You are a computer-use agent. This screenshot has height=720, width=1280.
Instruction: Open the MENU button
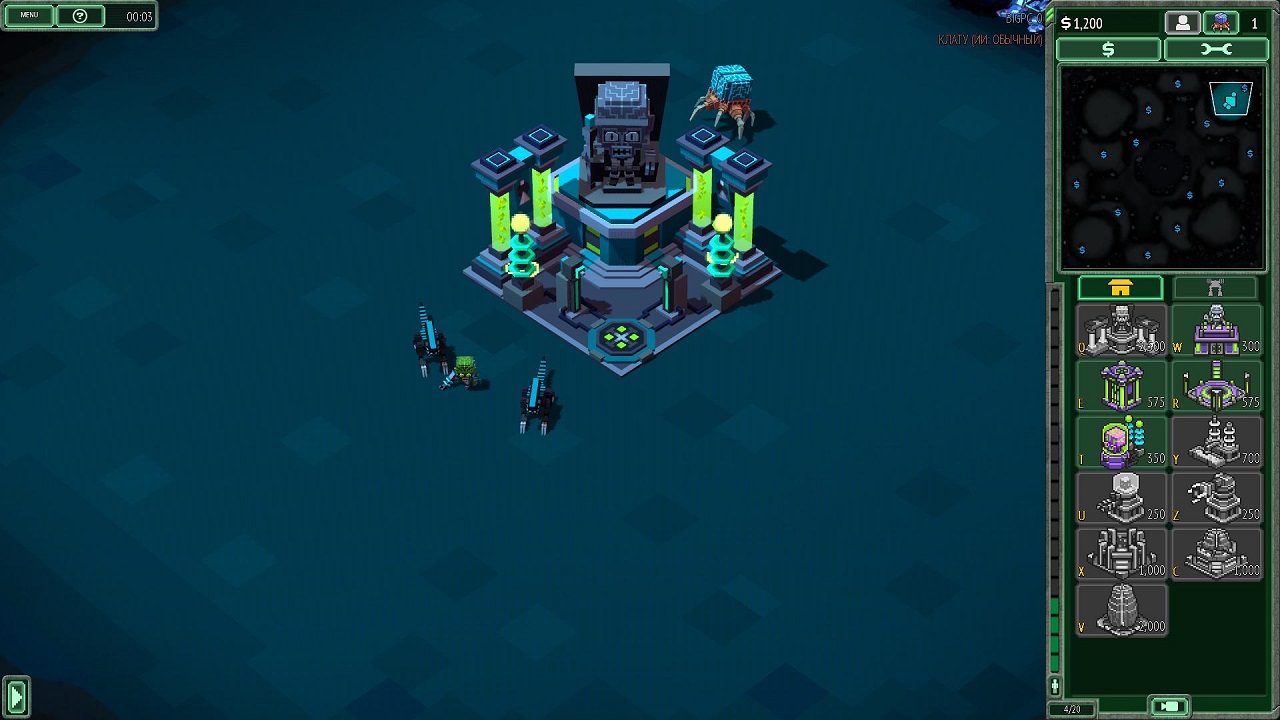(x=29, y=16)
